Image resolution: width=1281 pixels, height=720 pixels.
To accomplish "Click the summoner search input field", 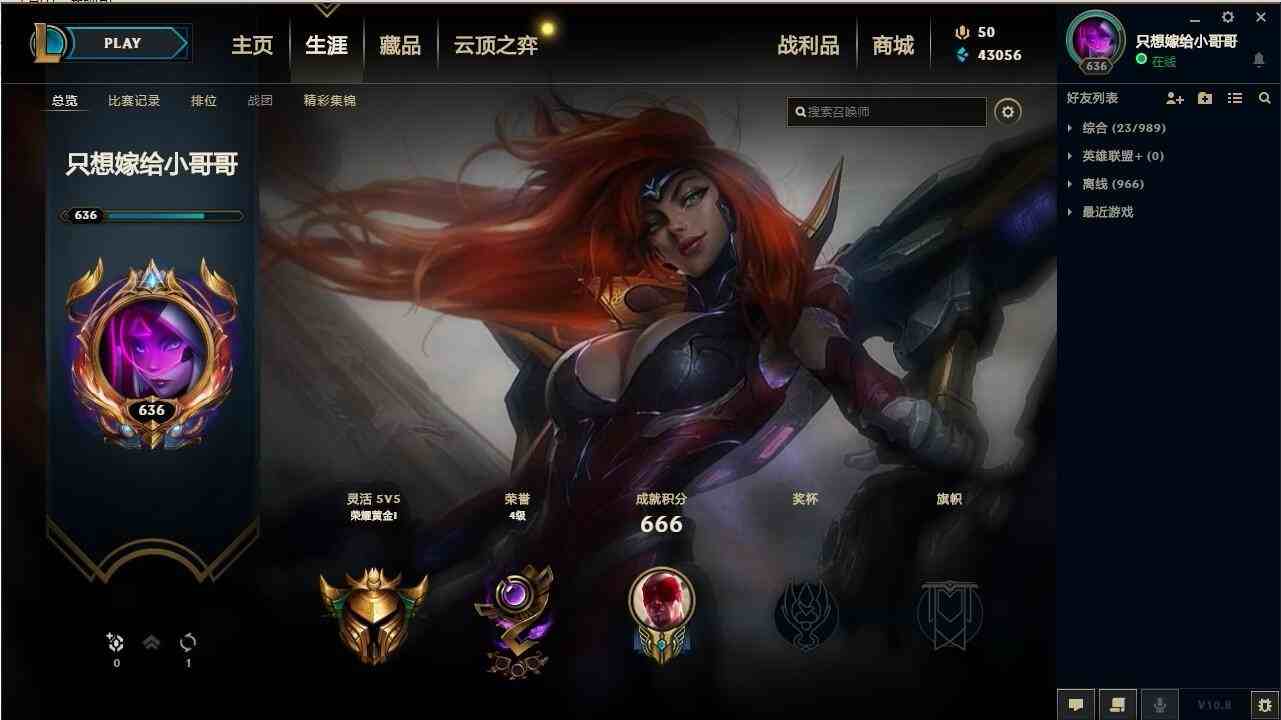I will tap(885, 111).
